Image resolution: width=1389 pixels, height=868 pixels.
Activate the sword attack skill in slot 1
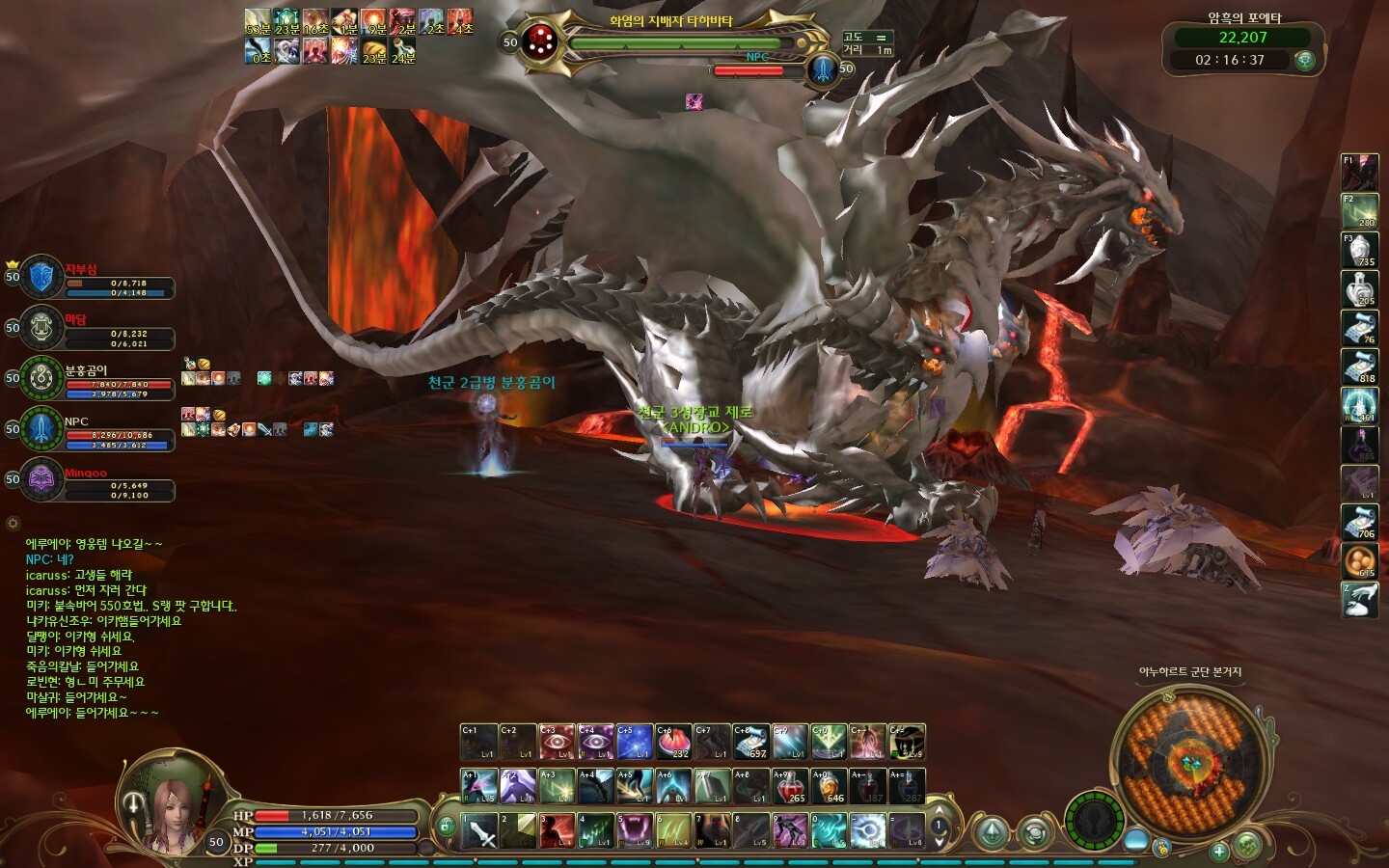[x=479, y=830]
